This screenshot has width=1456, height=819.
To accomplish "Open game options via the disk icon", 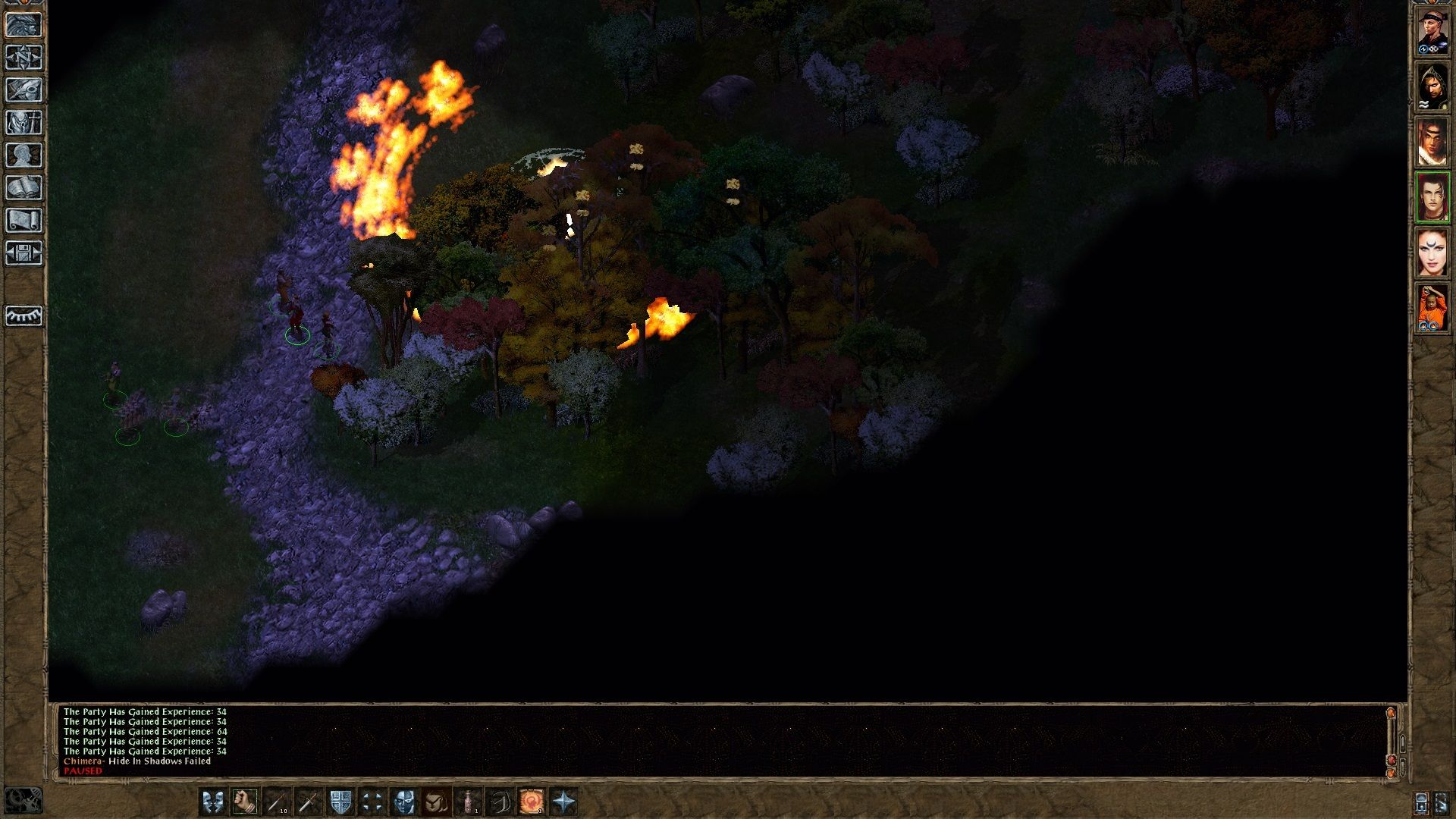I will coord(25,250).
